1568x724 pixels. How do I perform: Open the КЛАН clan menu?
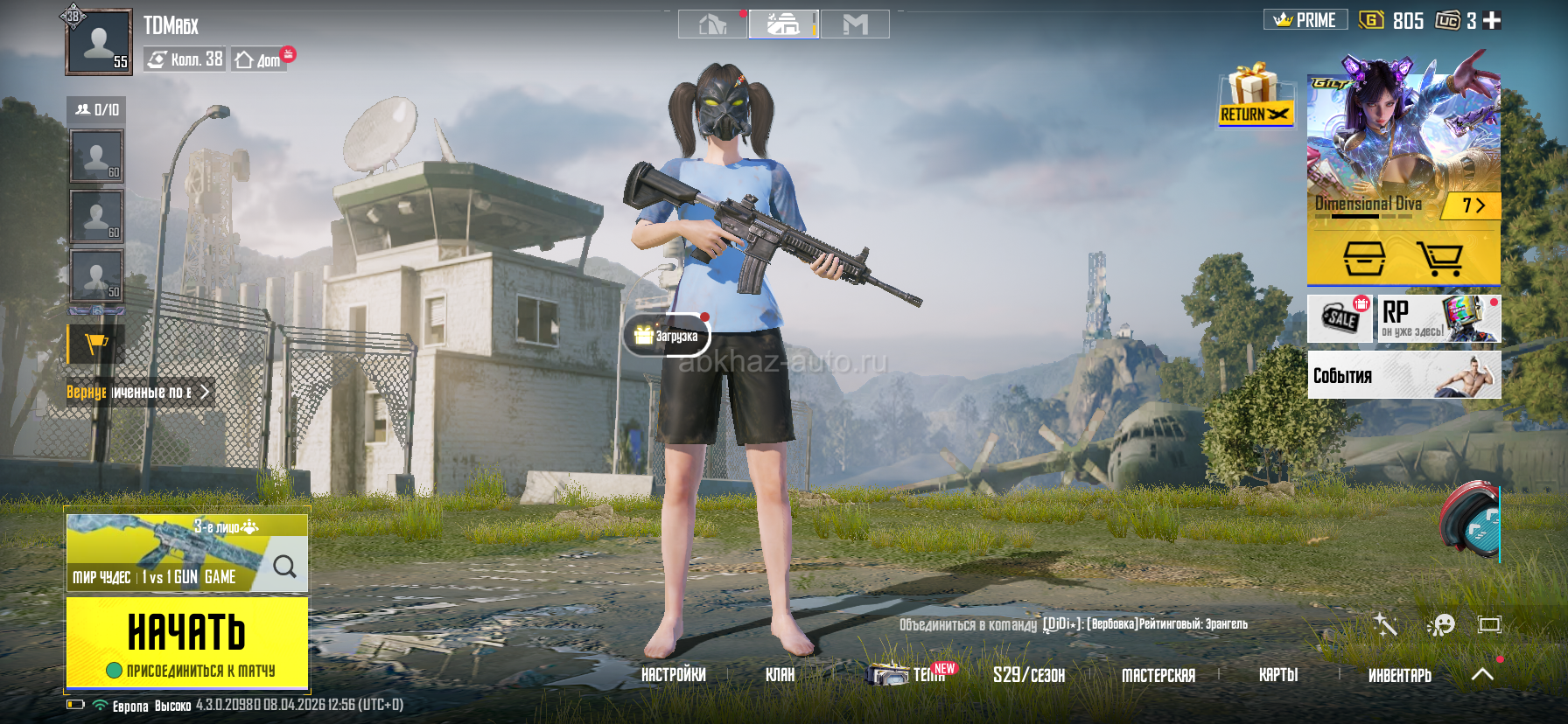tap(780, 675)
